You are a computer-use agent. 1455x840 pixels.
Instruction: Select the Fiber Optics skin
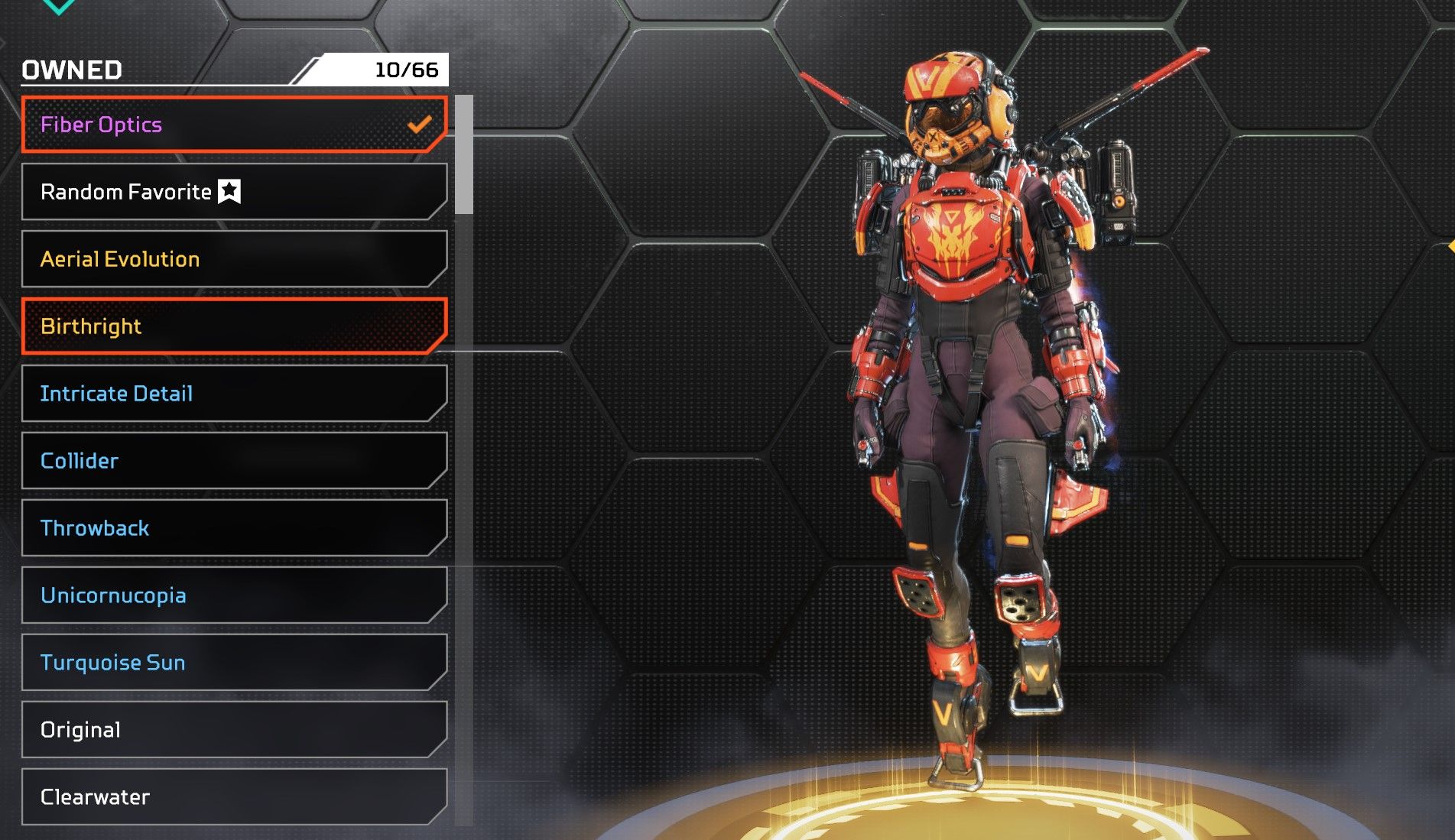click(x=233, y=125)
